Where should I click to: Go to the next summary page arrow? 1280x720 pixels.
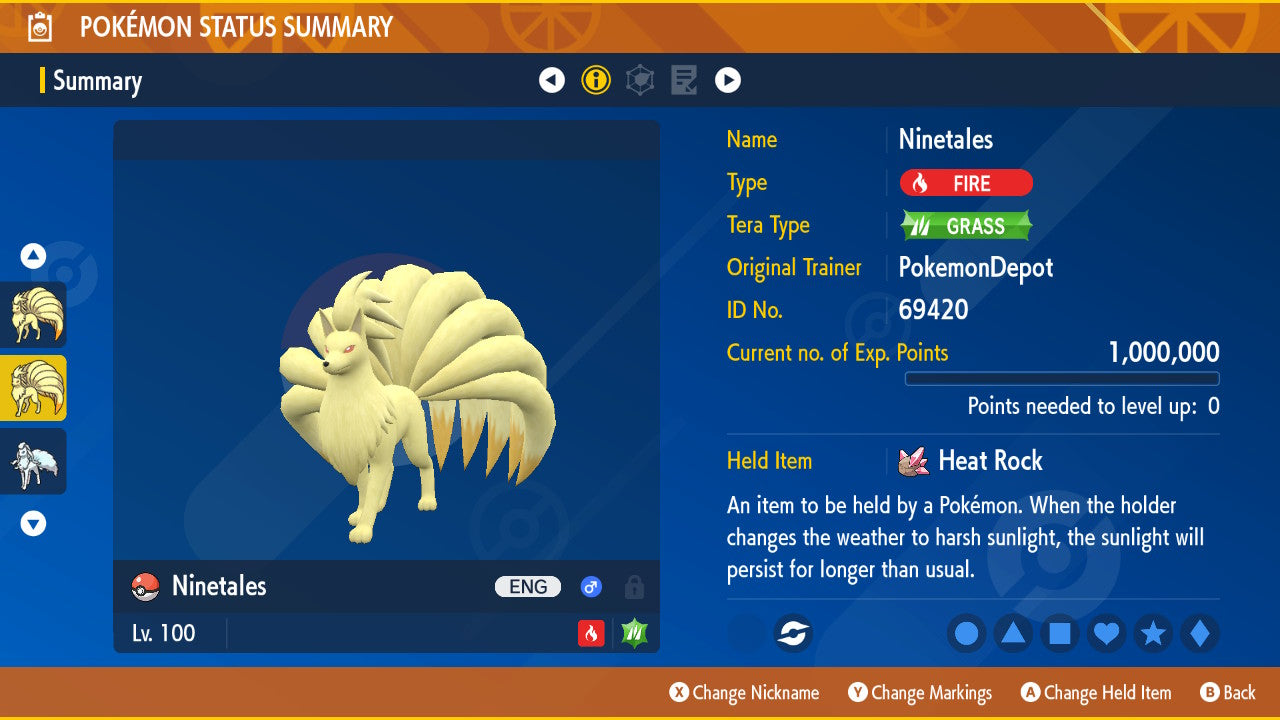pos(728,80)
